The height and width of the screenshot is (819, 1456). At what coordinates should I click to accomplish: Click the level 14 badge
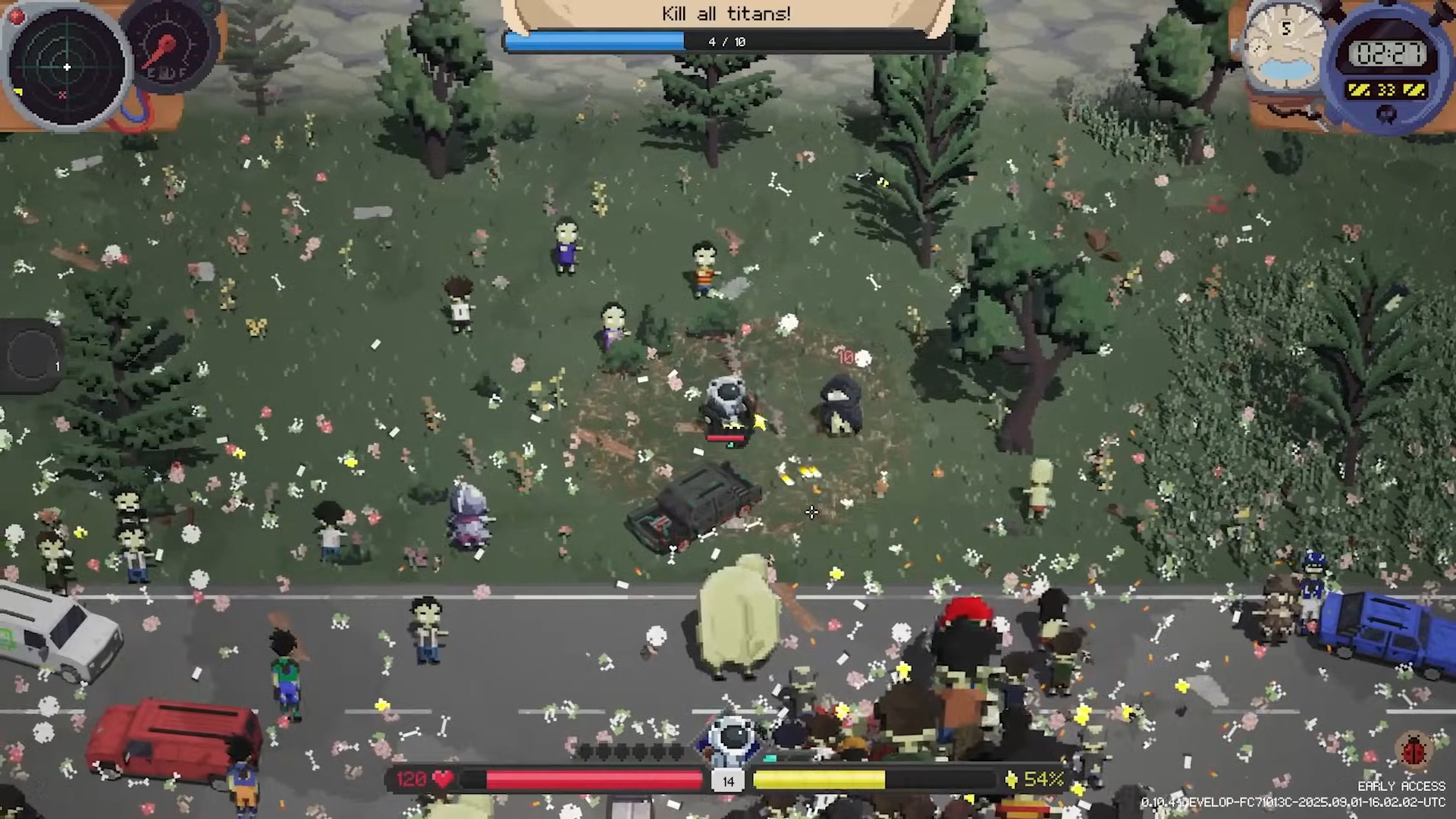point(727,781)
